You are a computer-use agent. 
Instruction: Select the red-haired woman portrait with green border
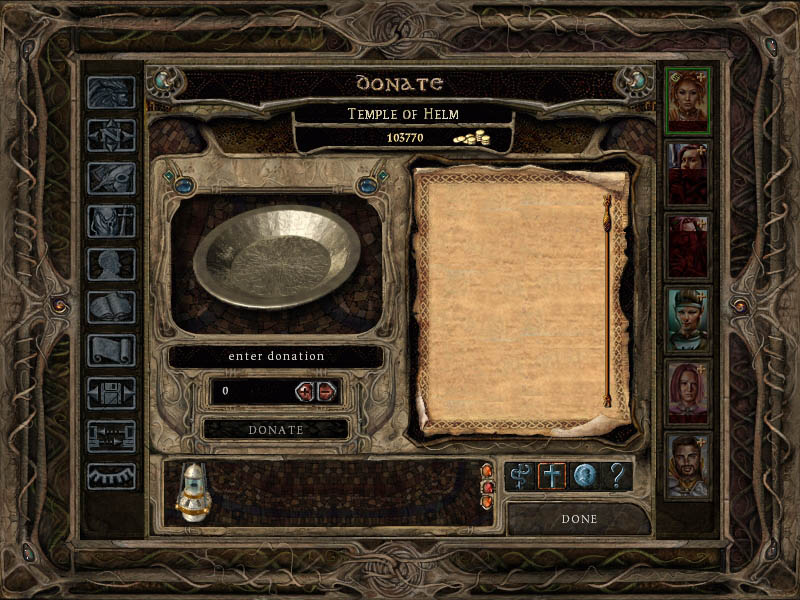[688, 101]
